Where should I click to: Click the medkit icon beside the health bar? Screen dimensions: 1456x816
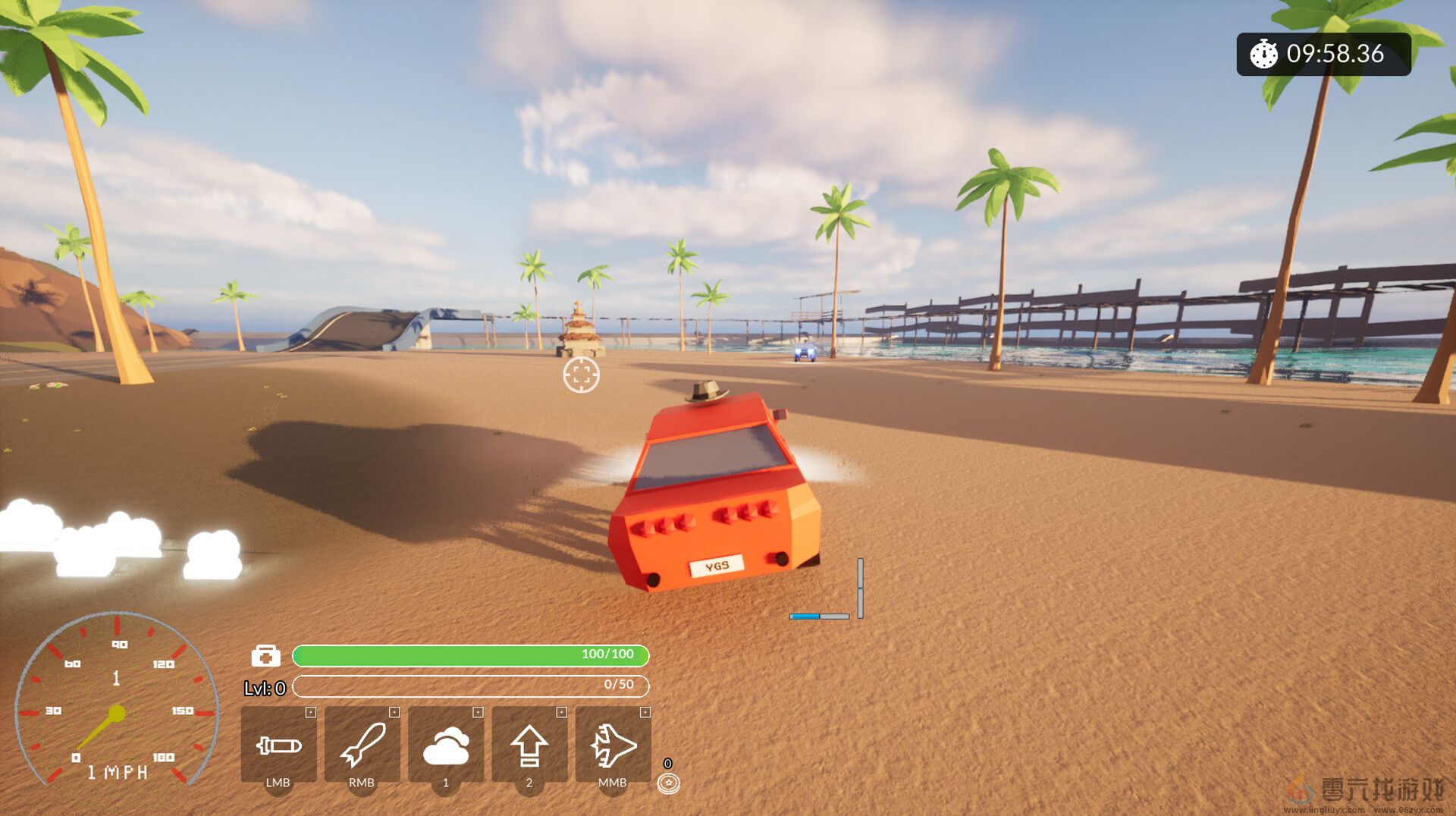(x=265, y=655)
